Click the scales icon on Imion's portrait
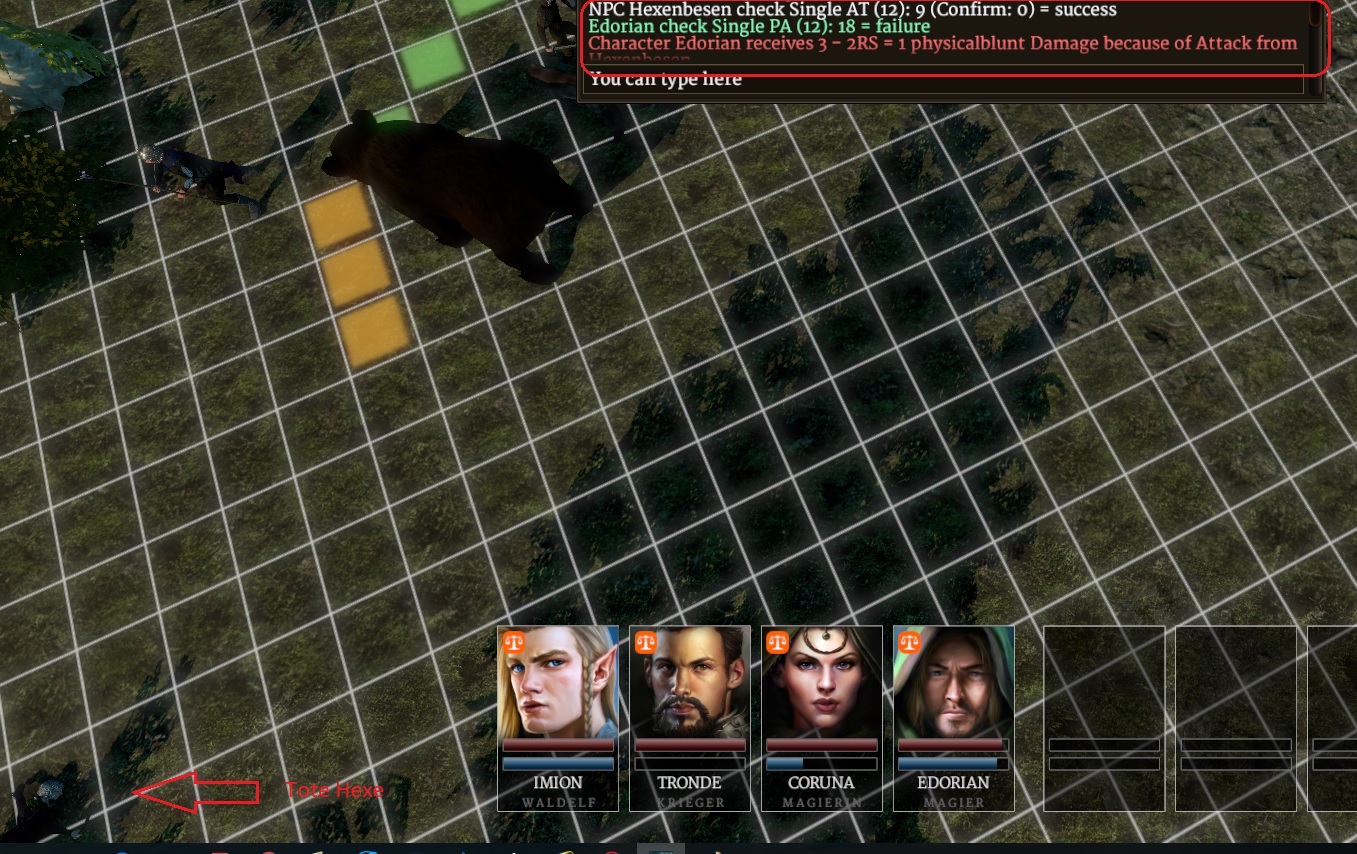Viewport: 1357px width, 854px height. pyautogui.click(x=513, y=642)
